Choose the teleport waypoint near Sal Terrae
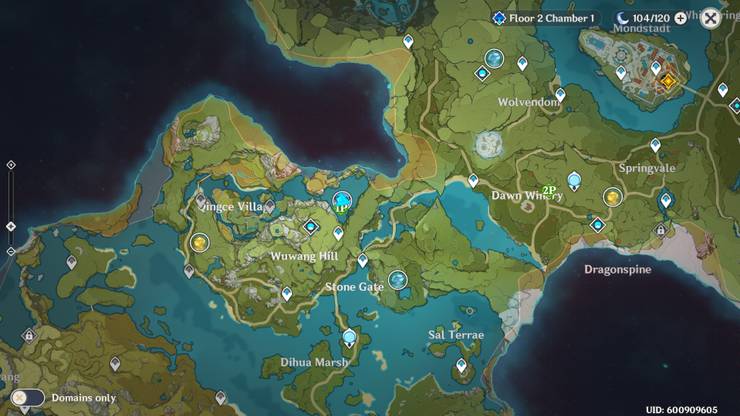 (461, 366)
